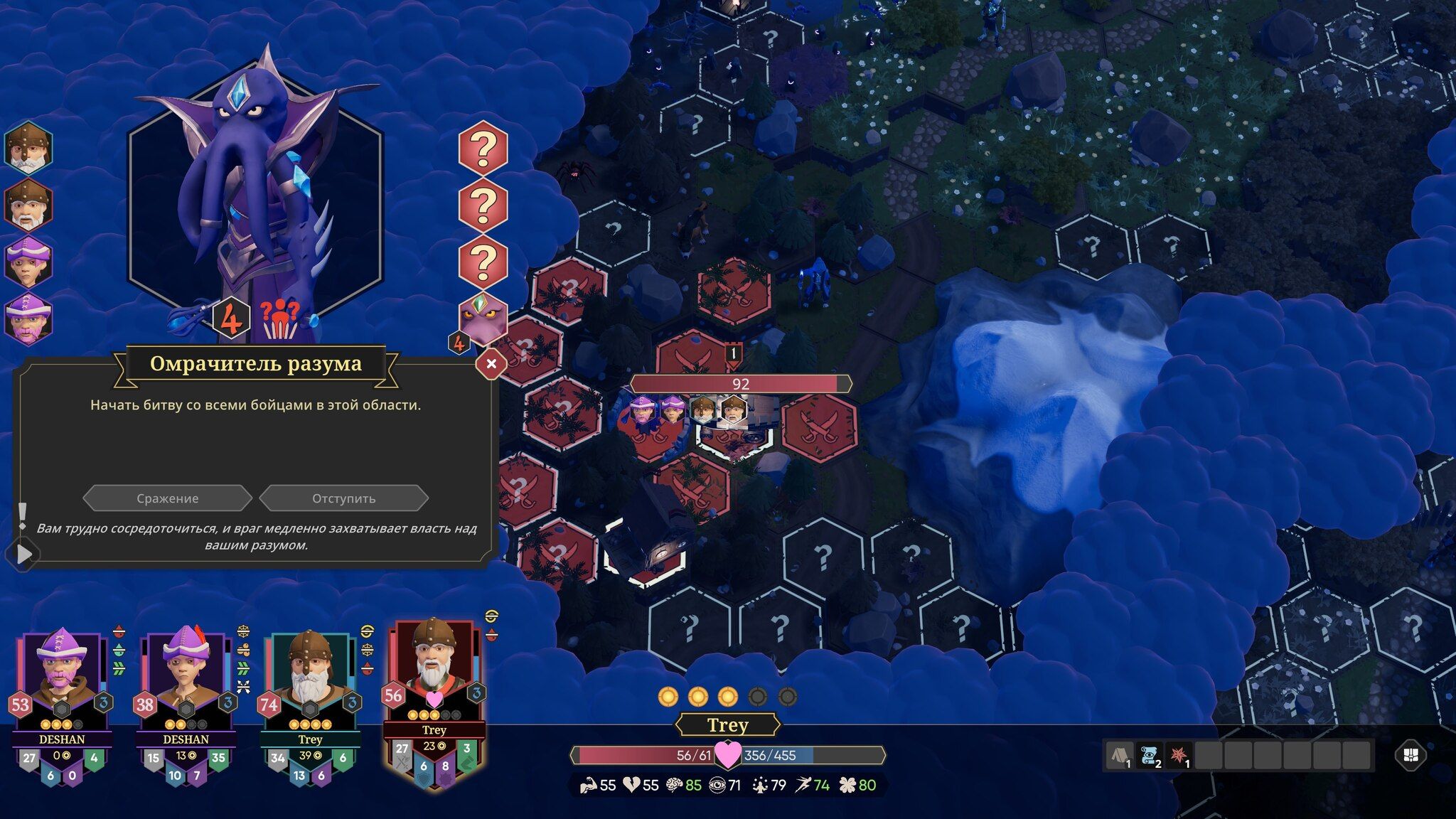This screenshot has height=819, width=1456.
Task: Pick the blue-bordered helmeted fighter hexagon portrait
Action: click(28, 147)
